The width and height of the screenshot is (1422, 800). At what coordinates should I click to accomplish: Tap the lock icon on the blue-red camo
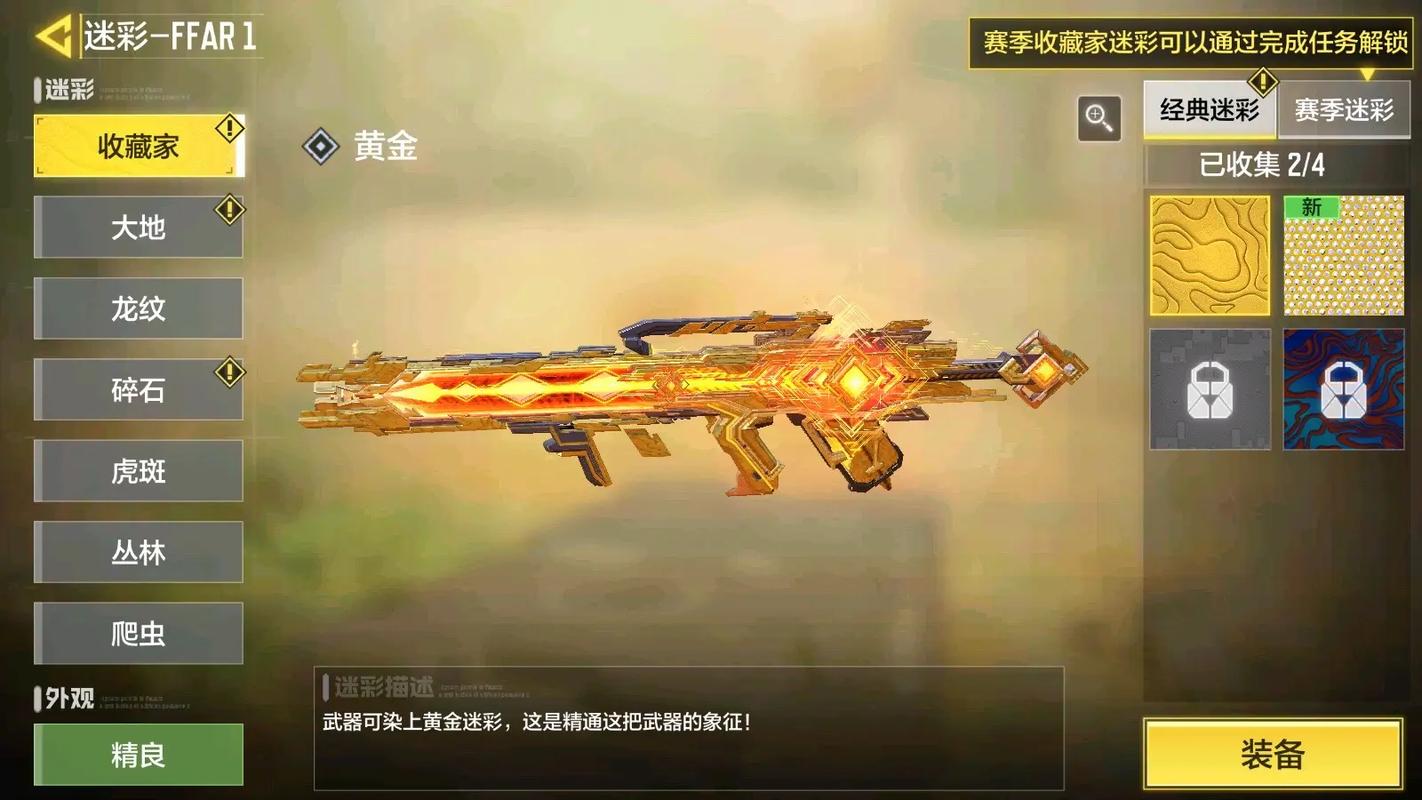(x=1344, y=388)
